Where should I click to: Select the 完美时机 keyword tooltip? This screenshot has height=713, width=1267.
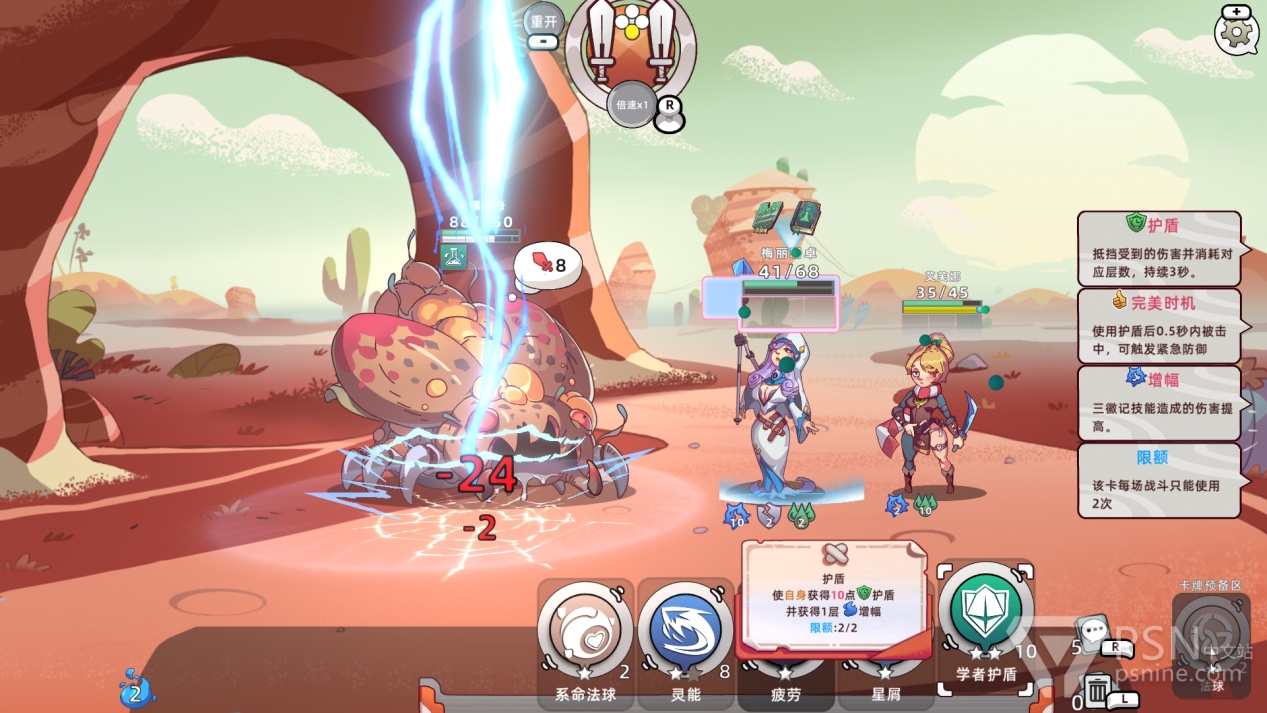[x=1158, y=325]
